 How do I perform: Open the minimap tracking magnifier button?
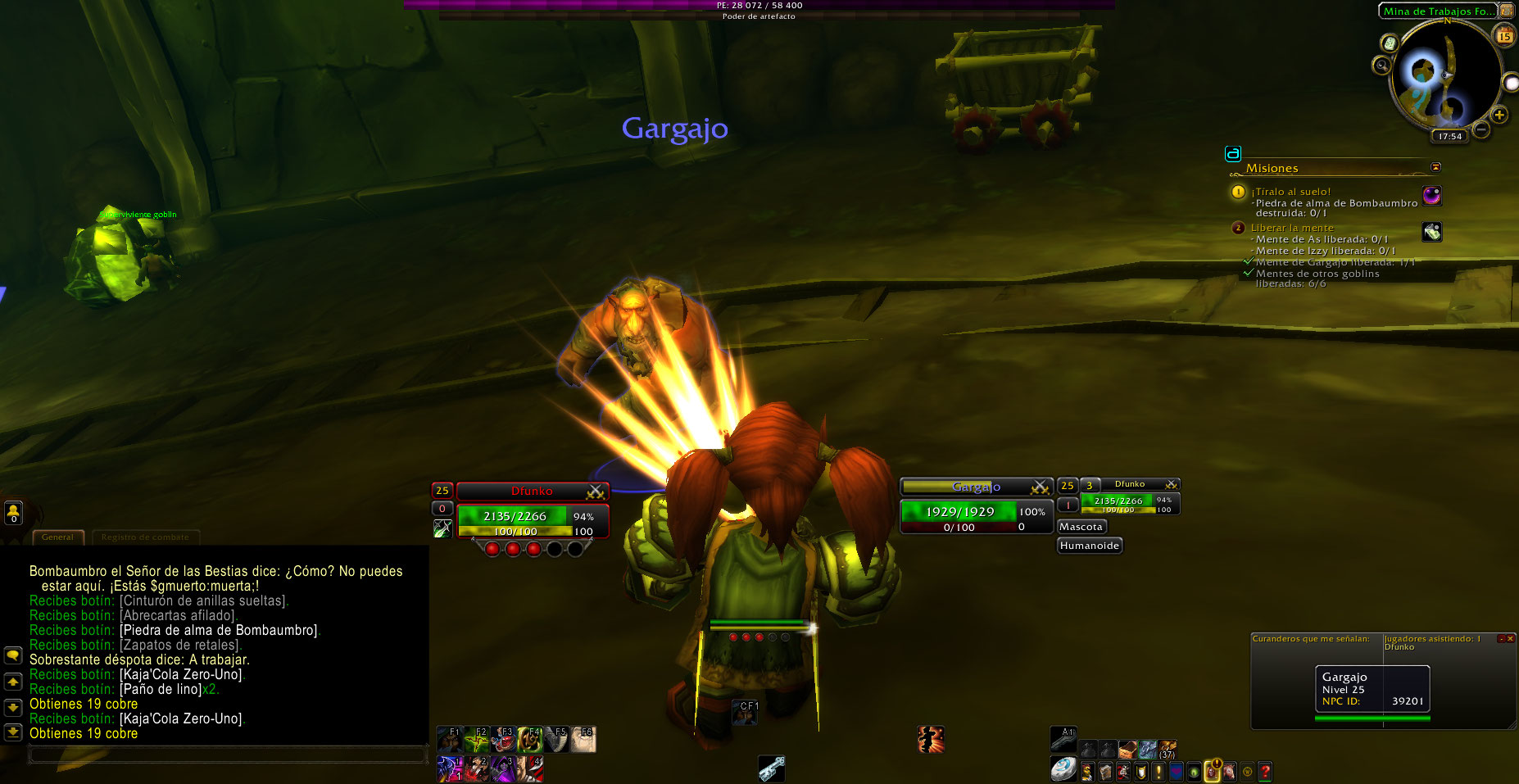pos(1382,65)
